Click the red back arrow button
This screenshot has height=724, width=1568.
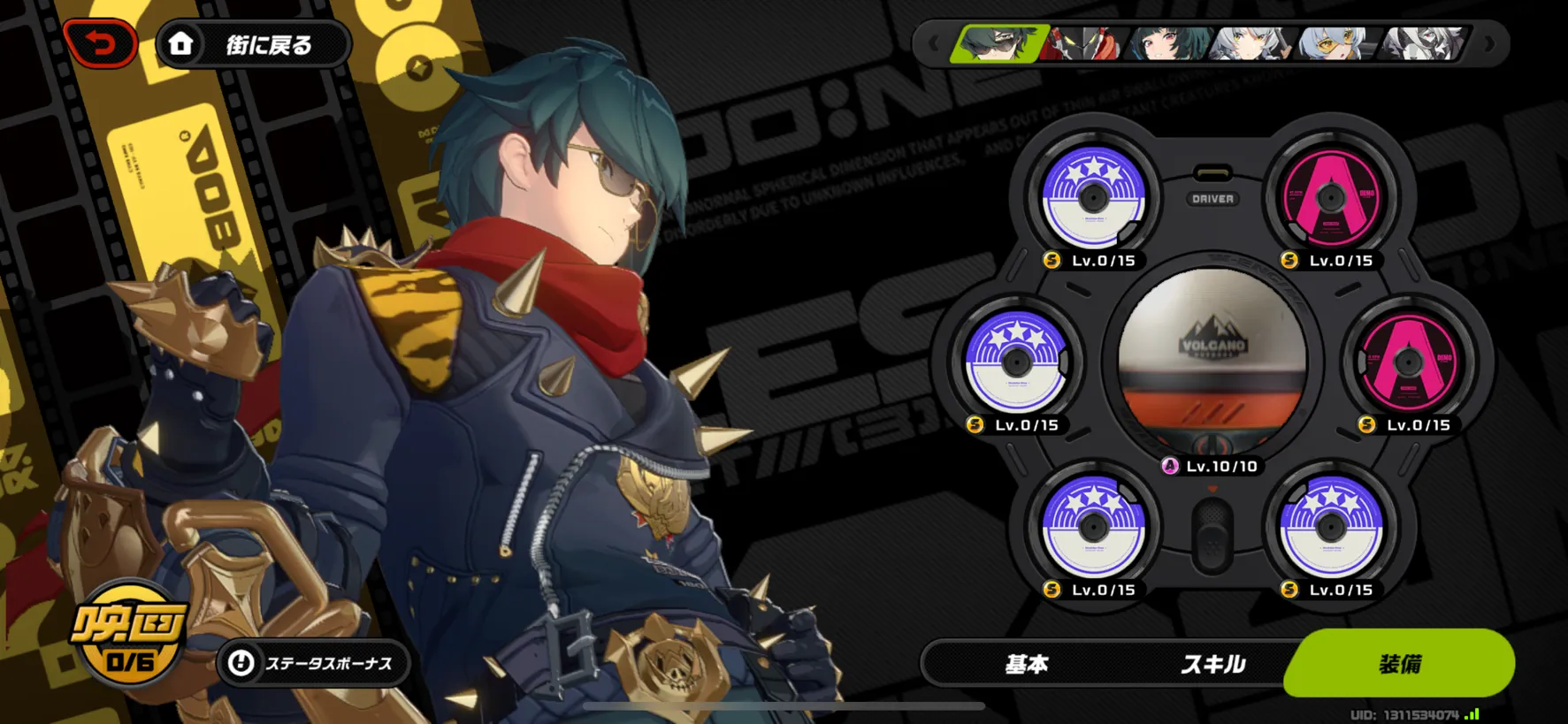[x=101, y=43]
